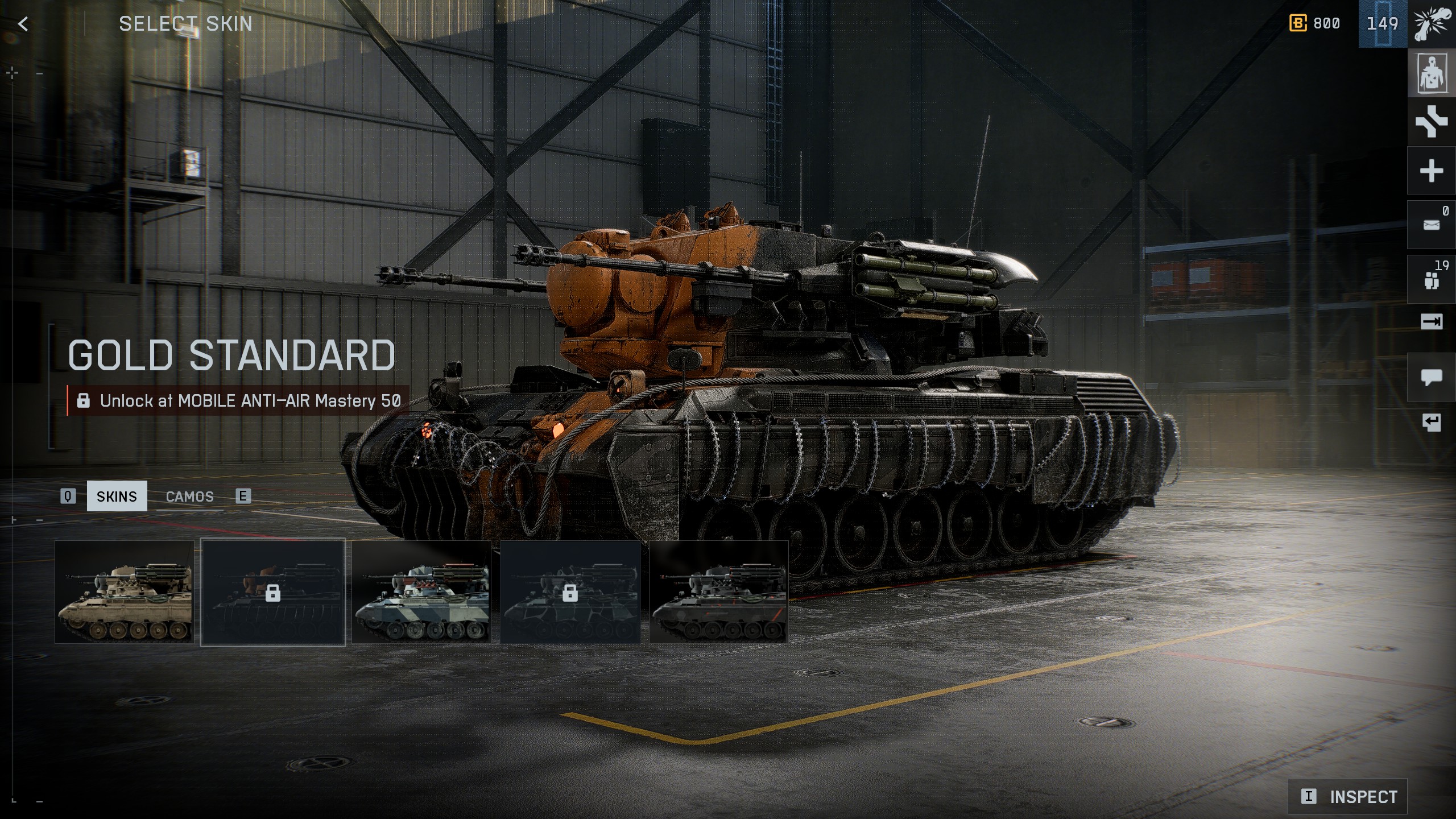1456x819 pixels.
Task: Click the target-silhouette avatar icon
Action: pyautogui.click(x=1432, y=73)
